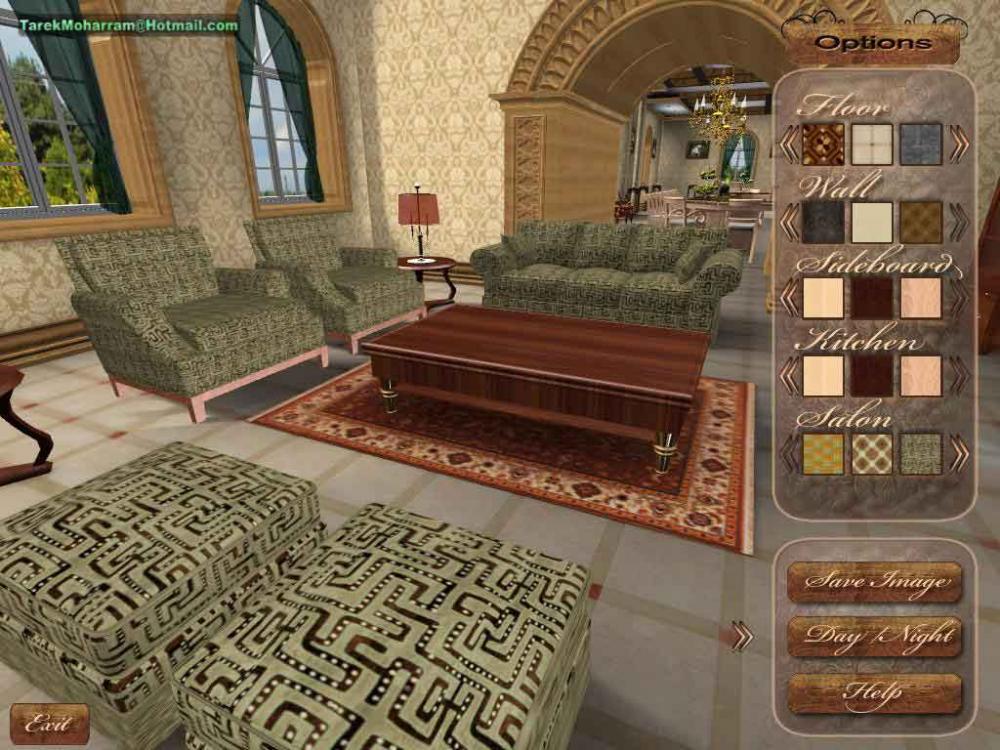
Task: Open the Help screen
Action: 874,693
